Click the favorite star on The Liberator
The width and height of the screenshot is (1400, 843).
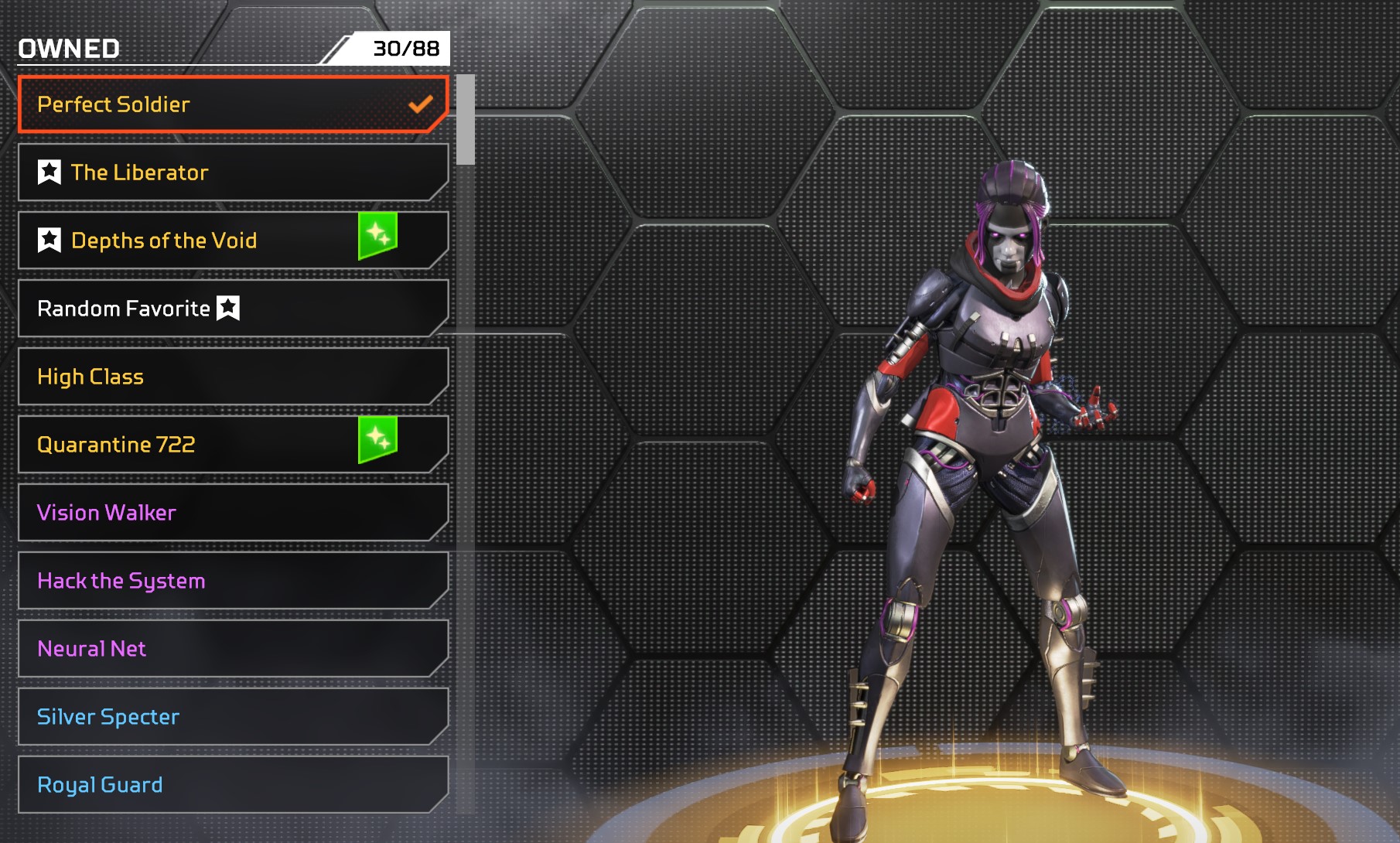tap(50, 172)
